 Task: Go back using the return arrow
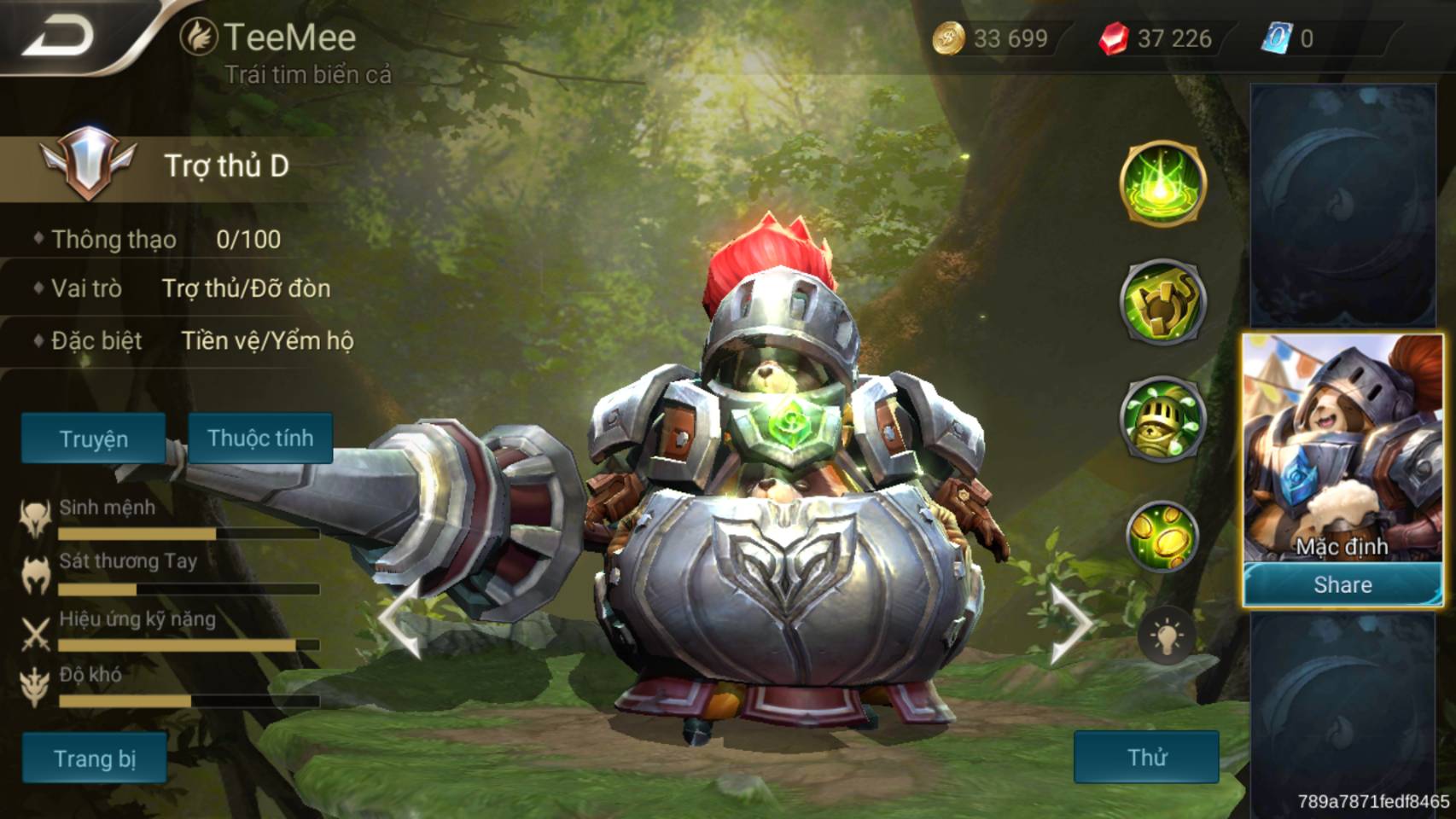point(58,36)
